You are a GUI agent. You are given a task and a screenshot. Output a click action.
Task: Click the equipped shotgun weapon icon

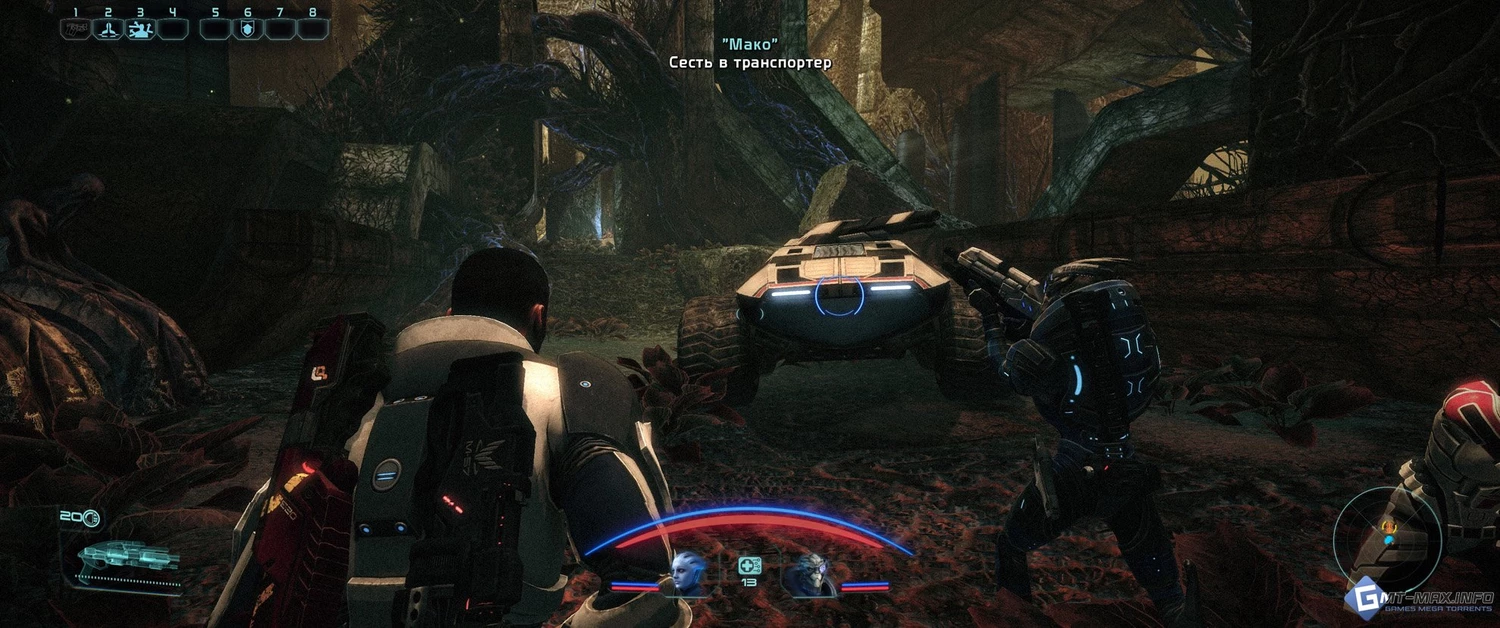127,558
